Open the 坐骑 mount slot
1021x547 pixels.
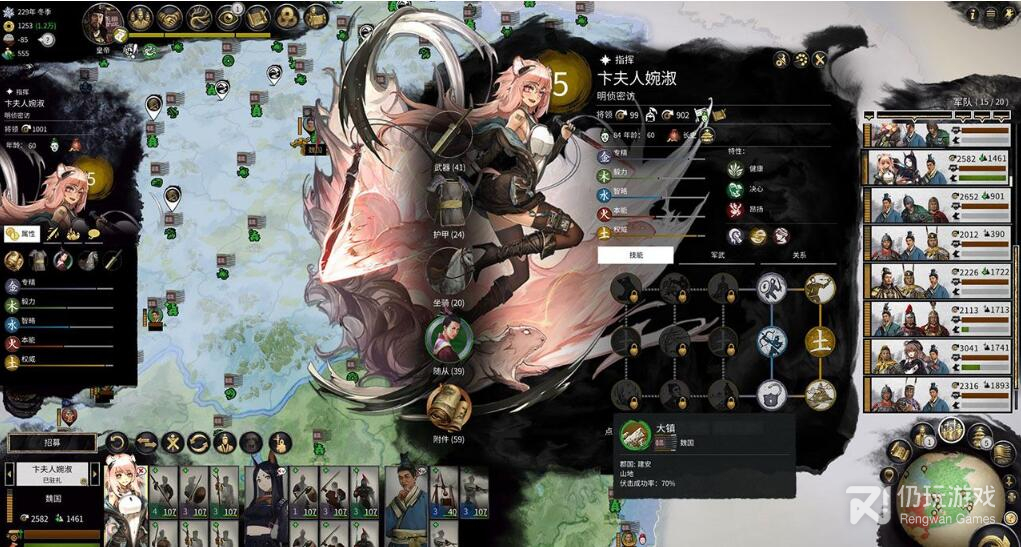[449, 273]
